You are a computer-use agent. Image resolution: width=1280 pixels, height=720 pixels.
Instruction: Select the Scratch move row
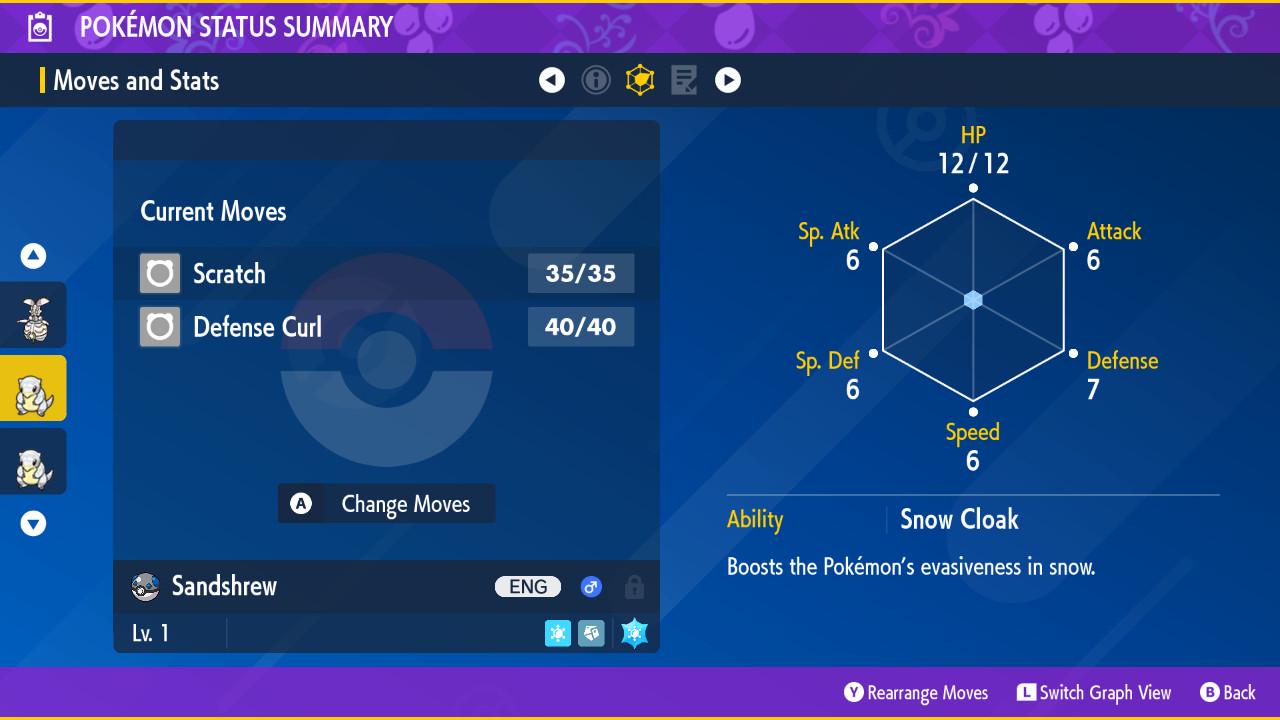386,274
